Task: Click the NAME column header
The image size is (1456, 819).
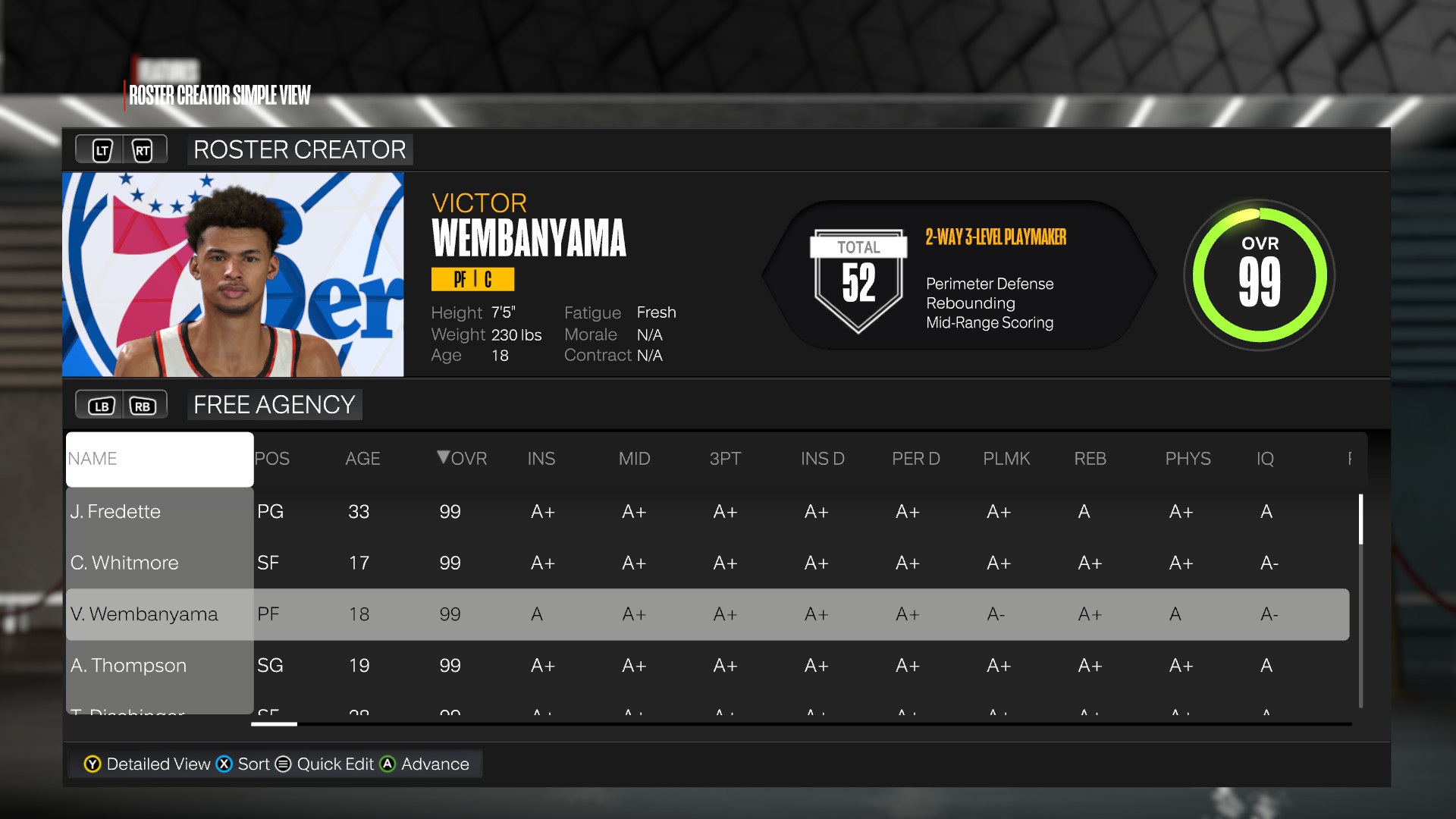Action: (x=159, y=459)
